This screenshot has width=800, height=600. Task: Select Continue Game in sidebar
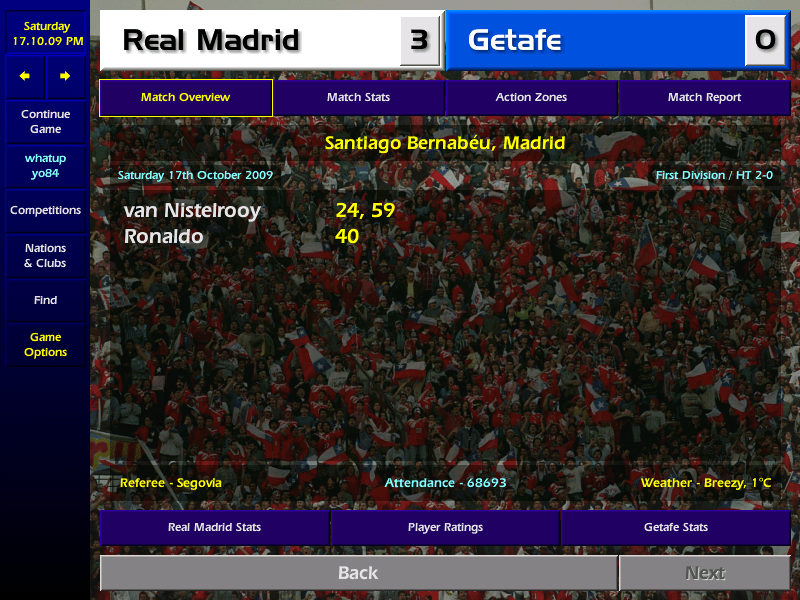[45, 122]
